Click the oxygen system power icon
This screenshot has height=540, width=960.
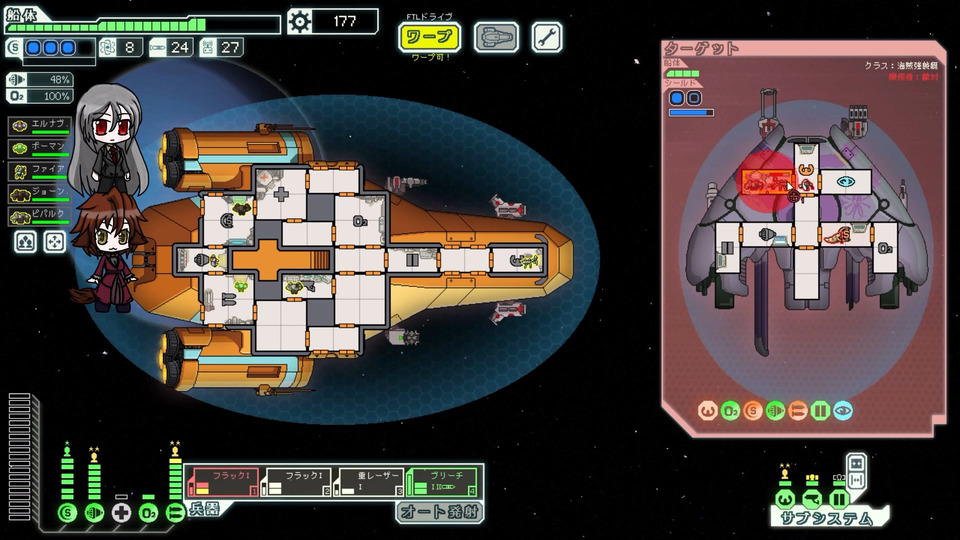click(x=148, y=513)
